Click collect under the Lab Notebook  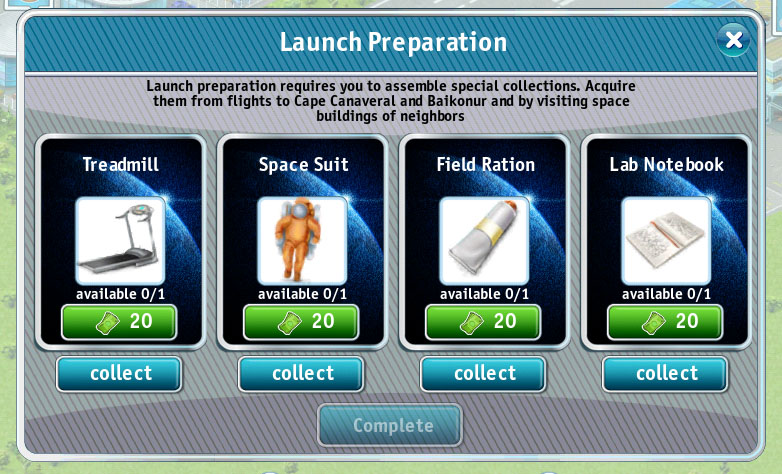(x=665, y=374)
